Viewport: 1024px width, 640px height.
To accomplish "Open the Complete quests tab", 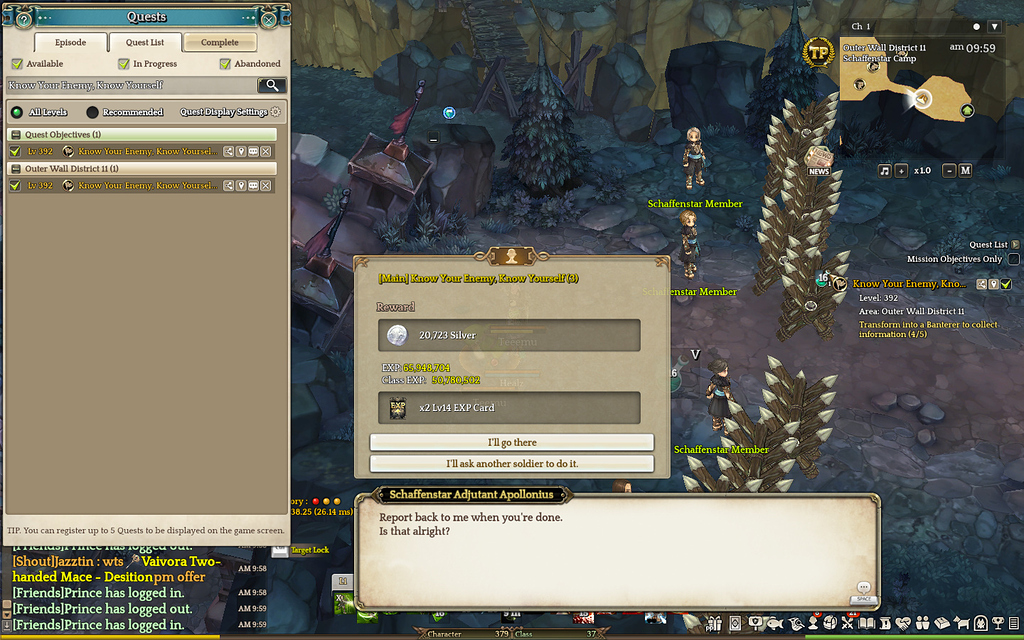I will click(220, 43).
